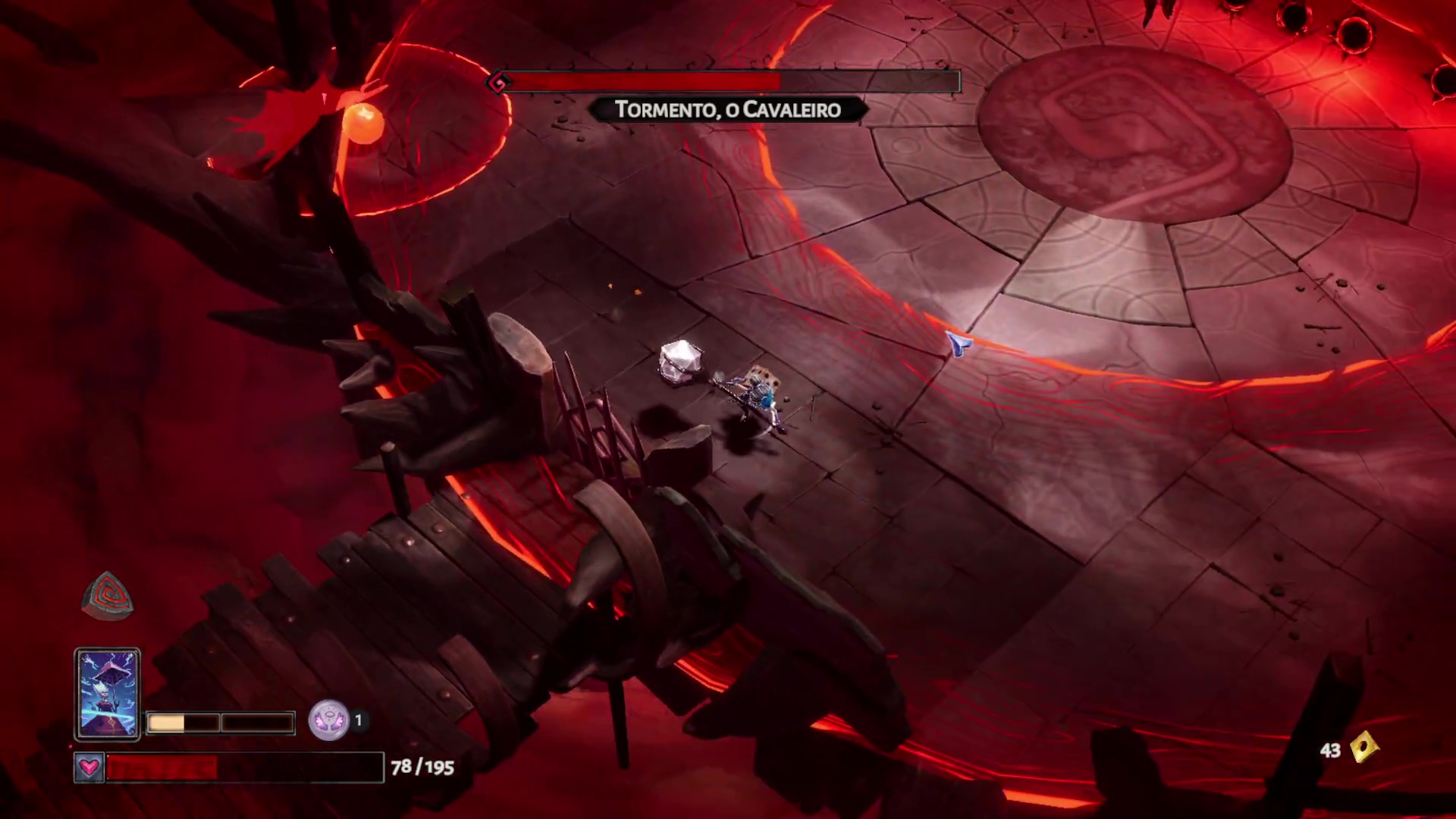Click the gold currency gem icon
Image resolution: width=1456 pixels, height=819 pixels.
coord(1363,748)
